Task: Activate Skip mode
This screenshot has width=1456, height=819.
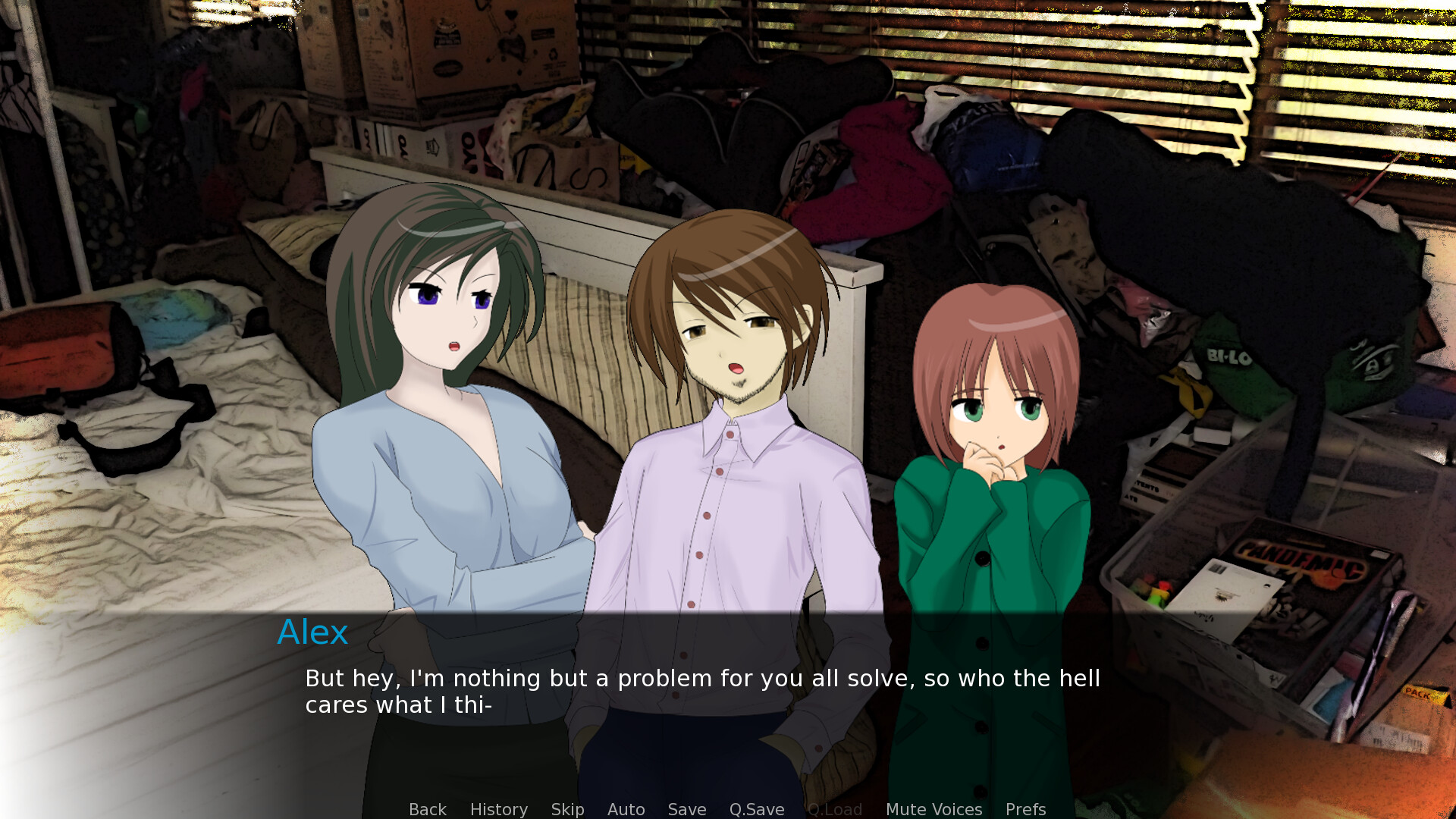Action: pos(567,809)
